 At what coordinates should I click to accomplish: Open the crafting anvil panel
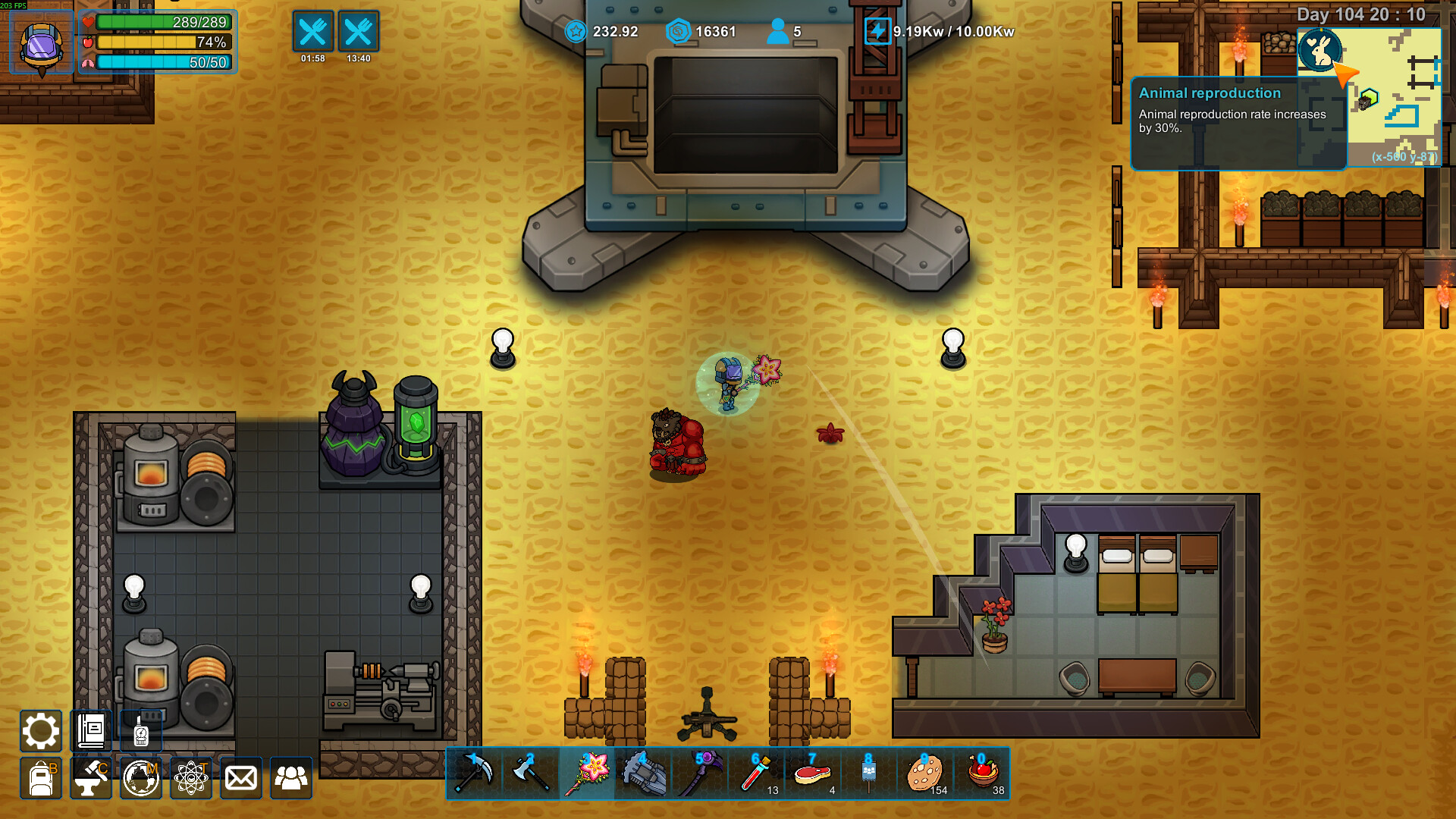90,777
